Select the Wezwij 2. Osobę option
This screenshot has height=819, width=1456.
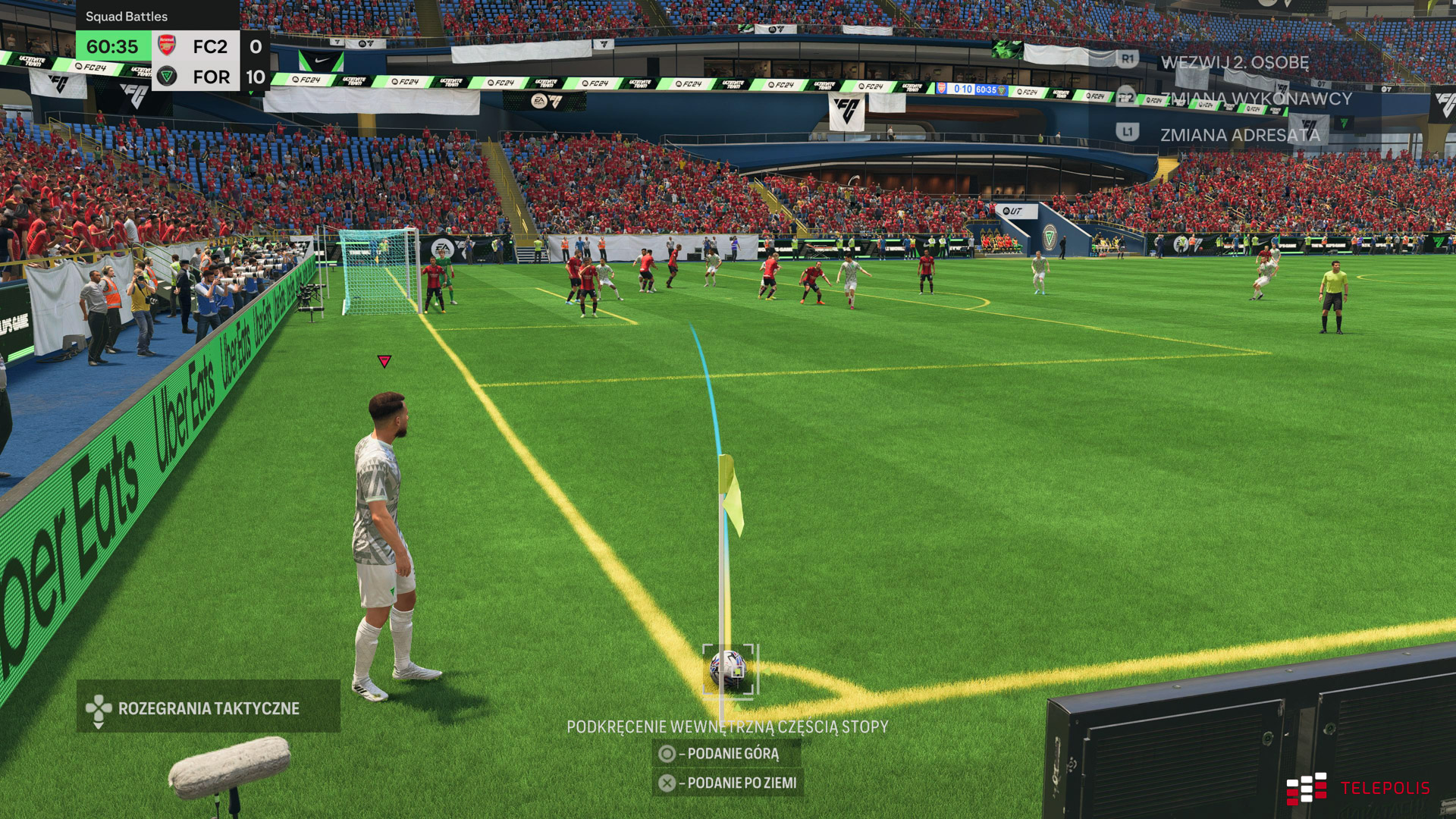click(1234, 62)
